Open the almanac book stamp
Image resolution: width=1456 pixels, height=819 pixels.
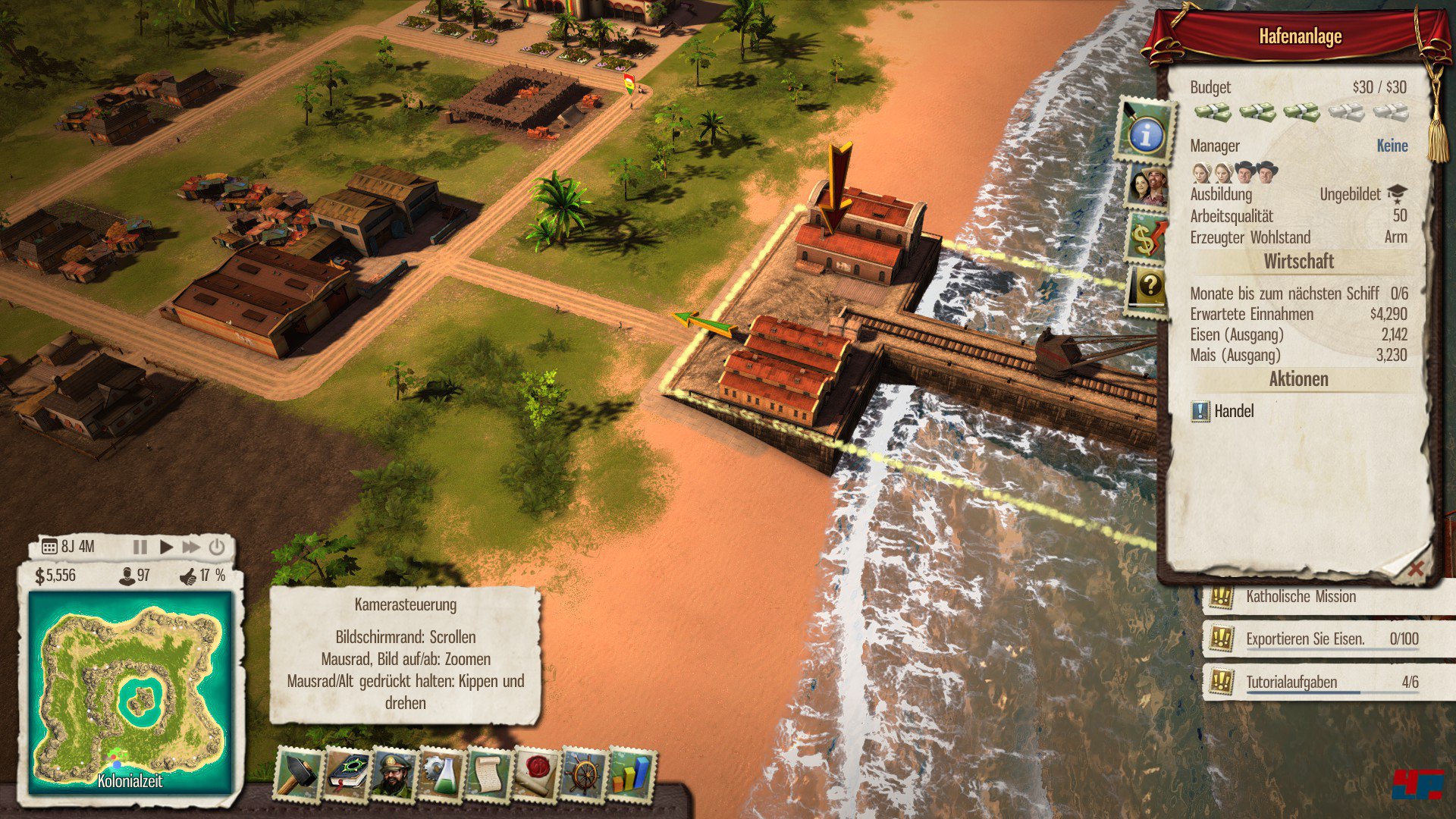[x=346, y=773]
